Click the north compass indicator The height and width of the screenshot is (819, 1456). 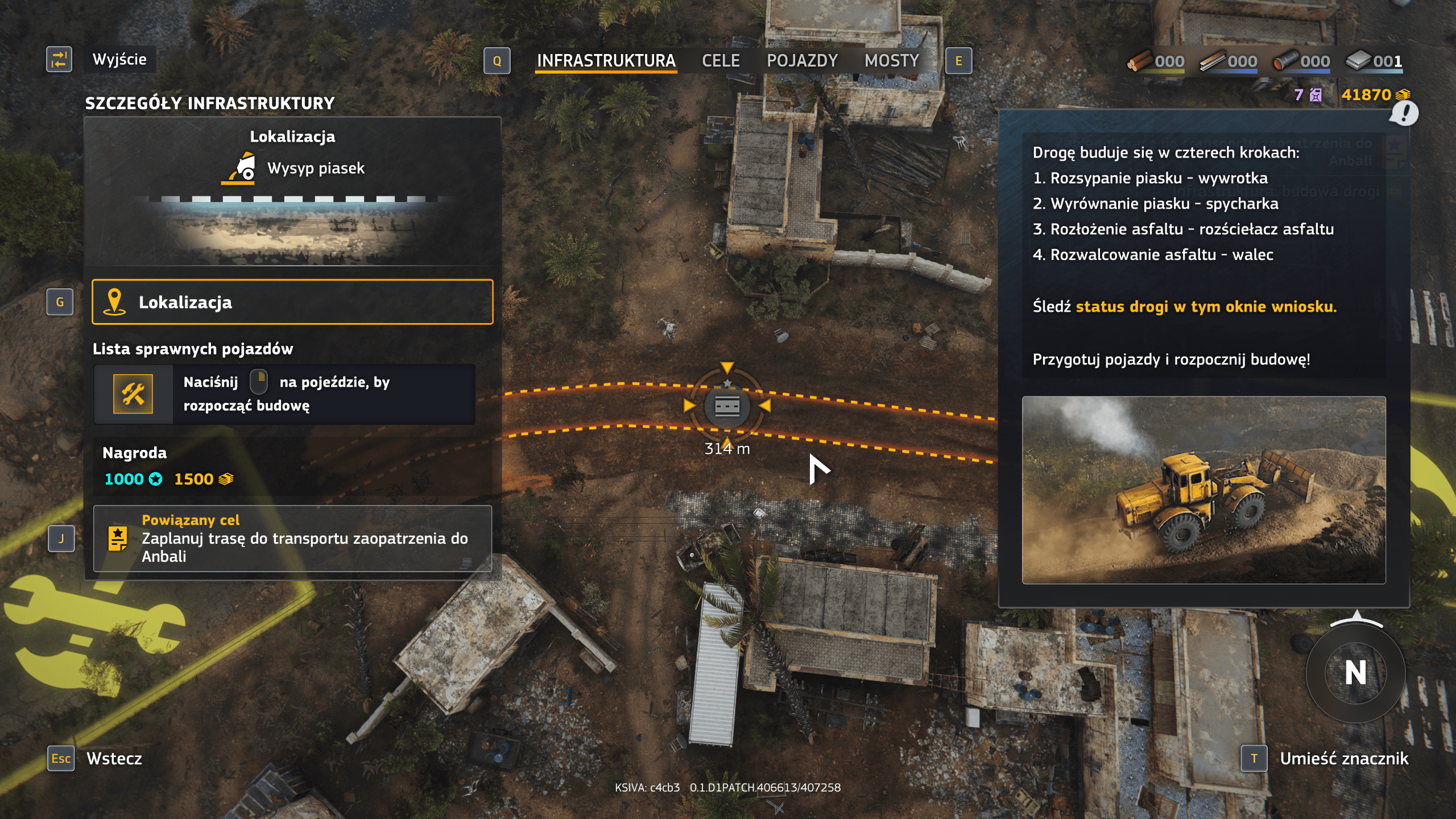1355,672
